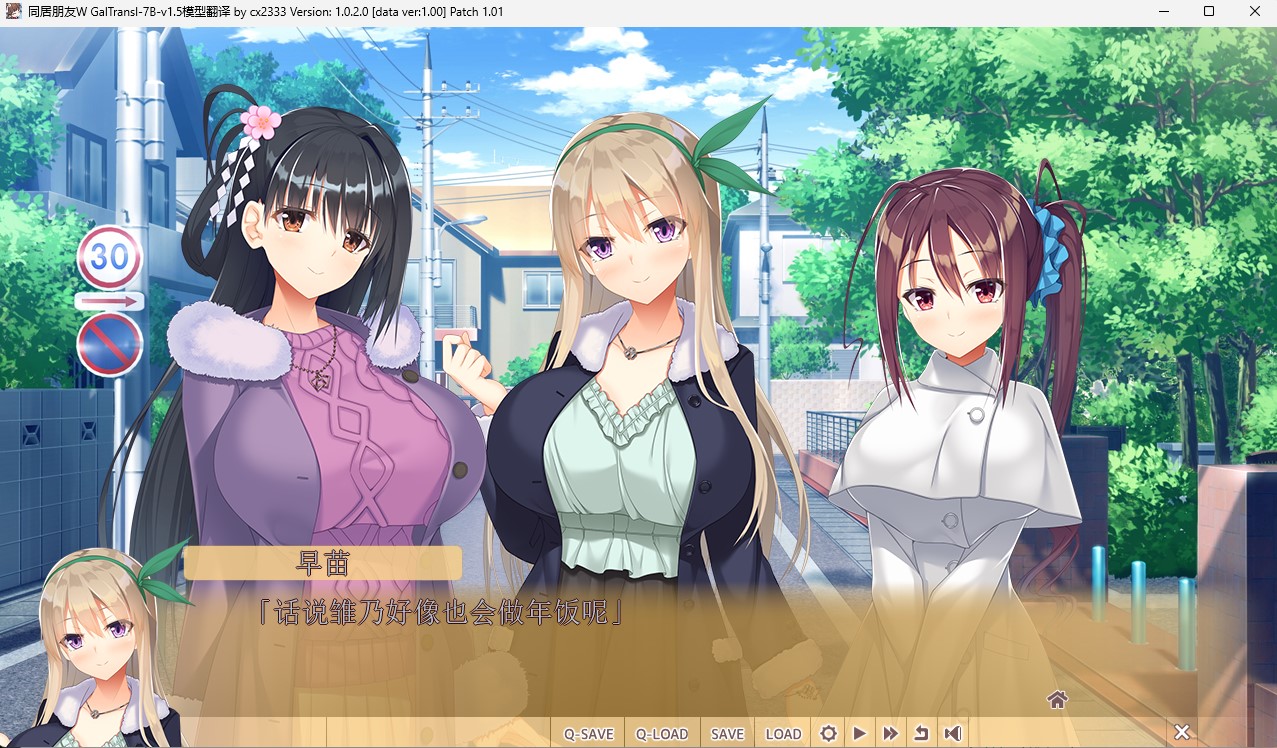The width and height of the screenshot is (1277, 748).
Task: Start auto-play with the single triangle icon
Action: [859, 733]
